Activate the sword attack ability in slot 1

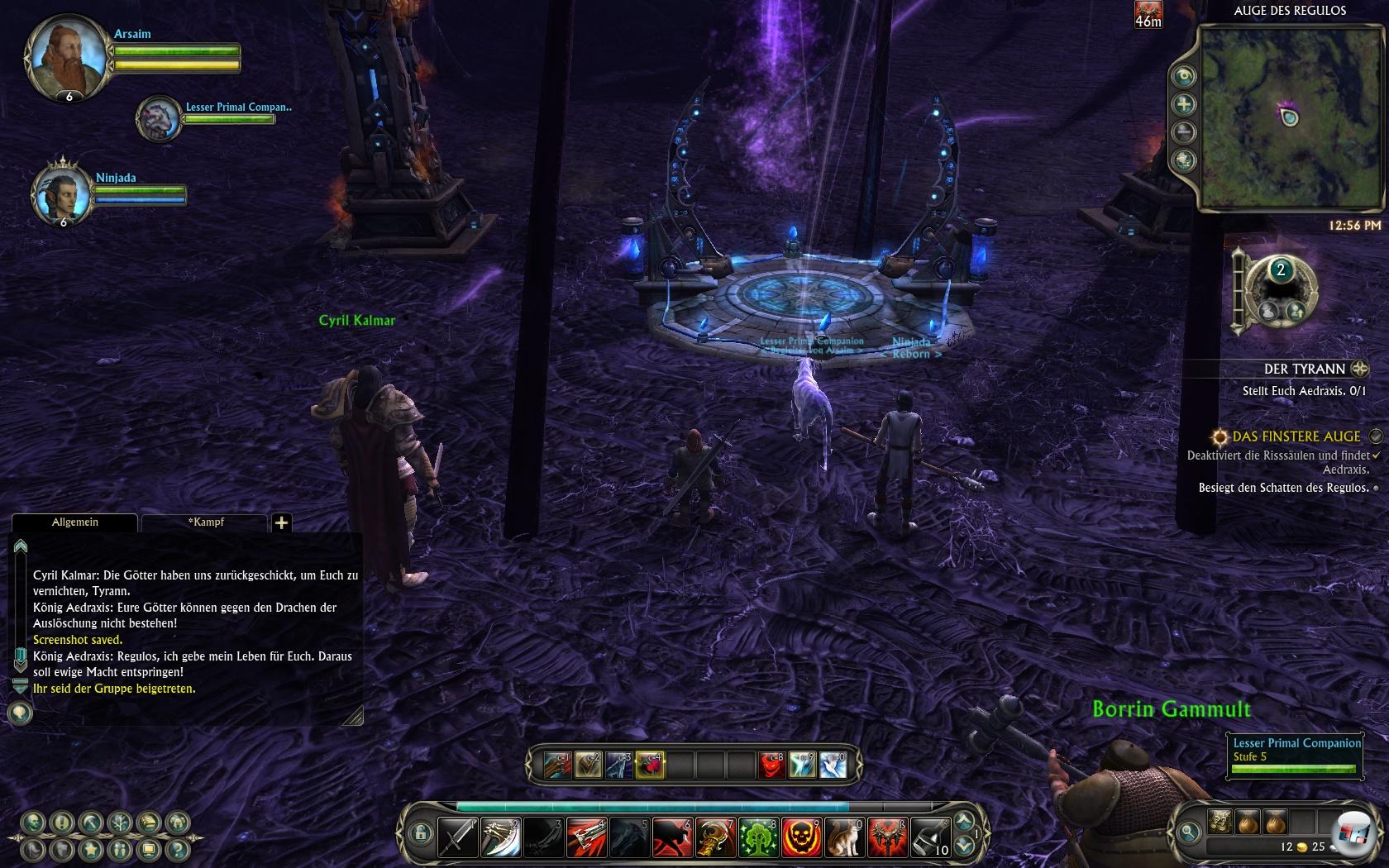pos(457,837)
